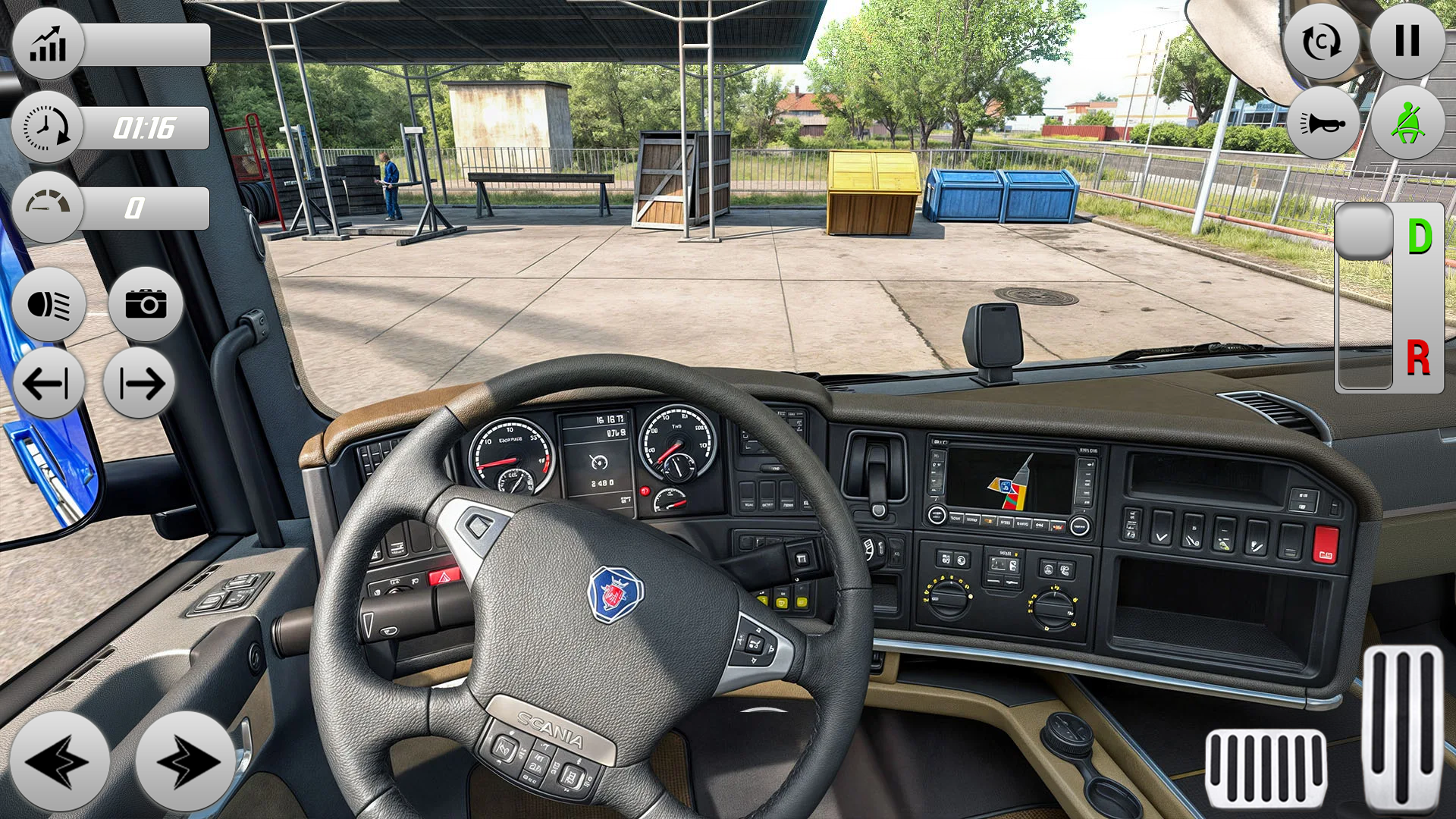Activate the left indicator arrow
Screen dimensions: 1456x819
tap(48, 383)
